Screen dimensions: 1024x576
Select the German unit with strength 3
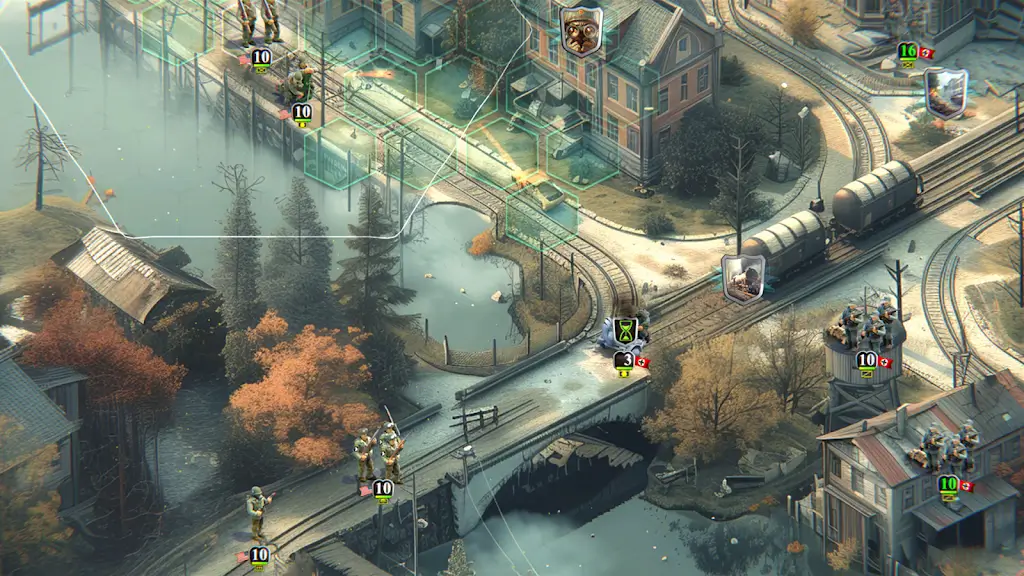(625, 360)
